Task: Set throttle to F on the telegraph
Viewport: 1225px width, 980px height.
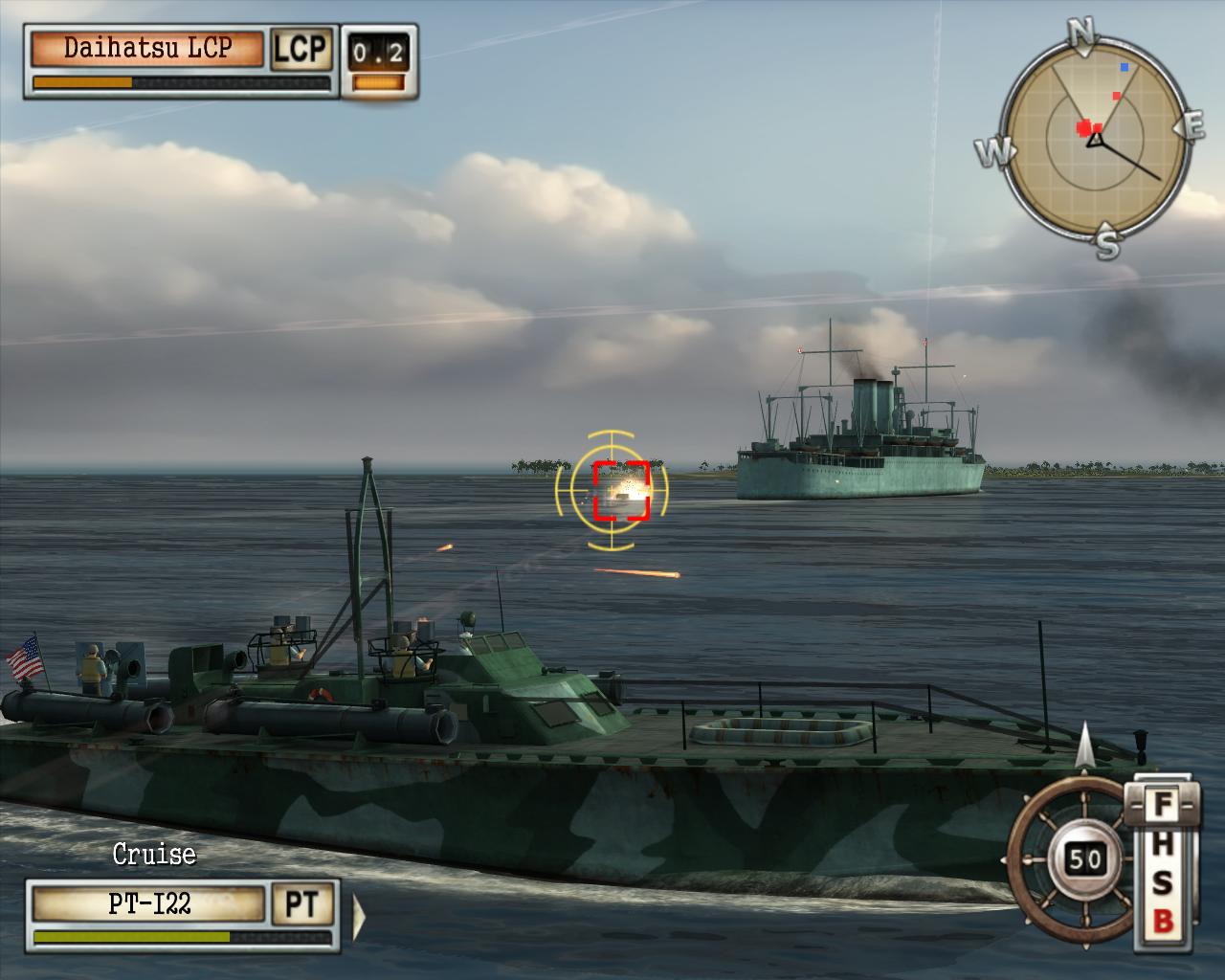Action: pyautogui.click(x=1162, y=804)
